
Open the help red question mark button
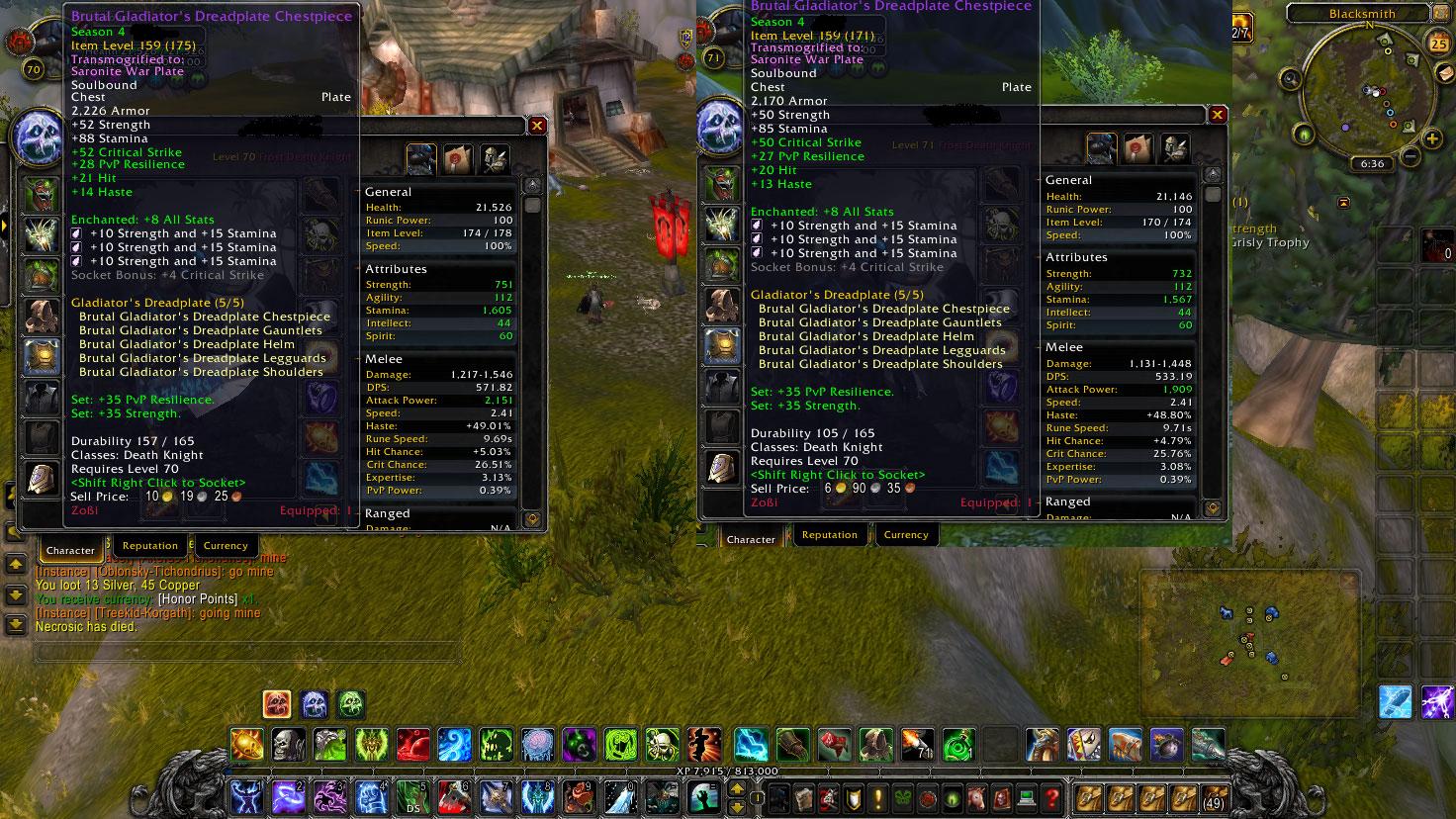pos(1054,797)
